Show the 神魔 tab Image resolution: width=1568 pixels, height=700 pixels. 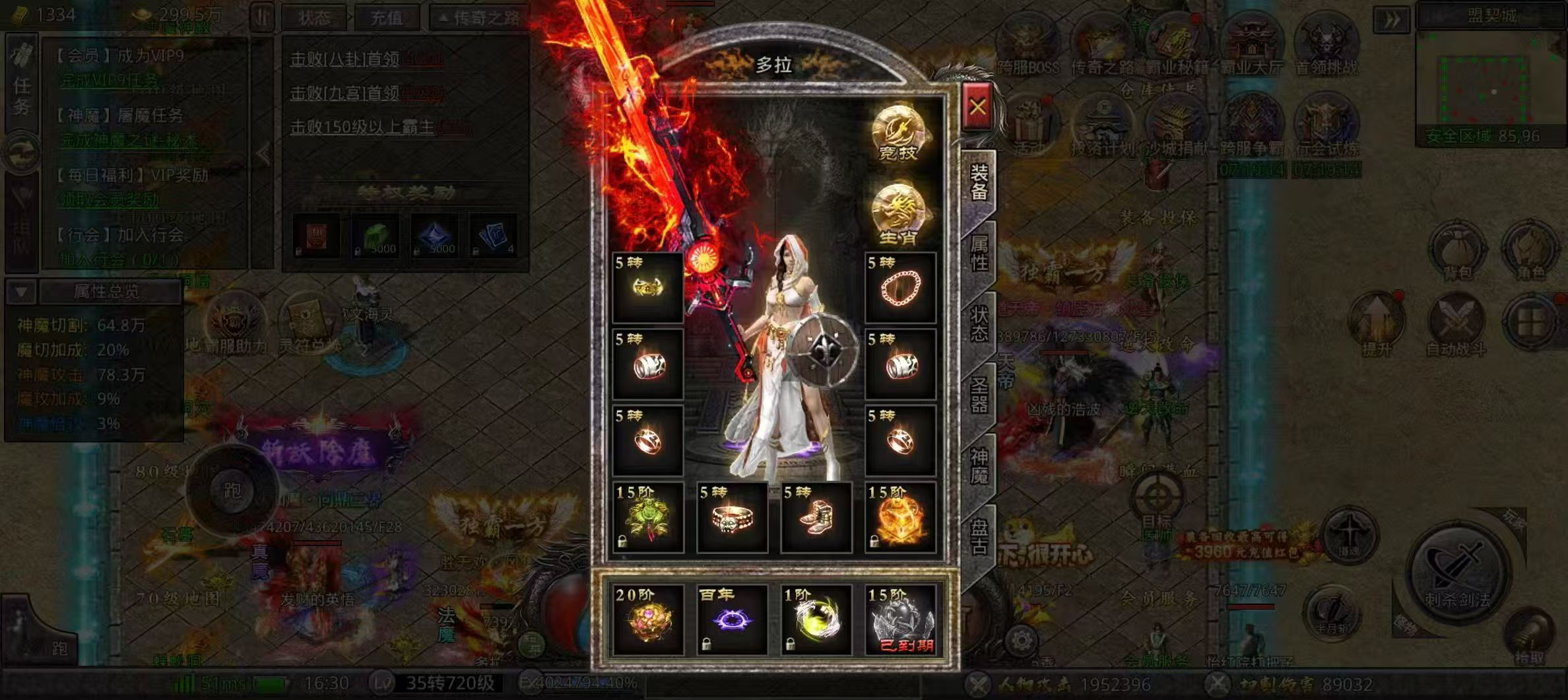click(x=979, y=466)
